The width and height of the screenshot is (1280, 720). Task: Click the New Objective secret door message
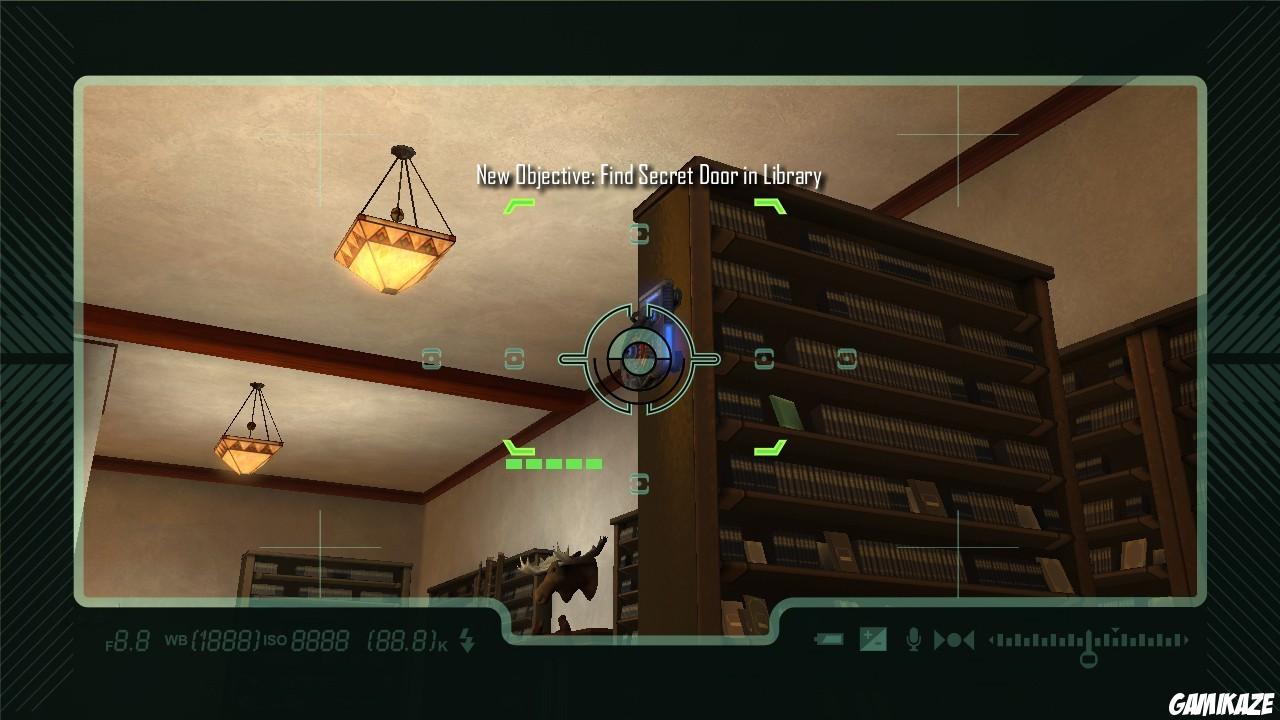coord(649,176)
